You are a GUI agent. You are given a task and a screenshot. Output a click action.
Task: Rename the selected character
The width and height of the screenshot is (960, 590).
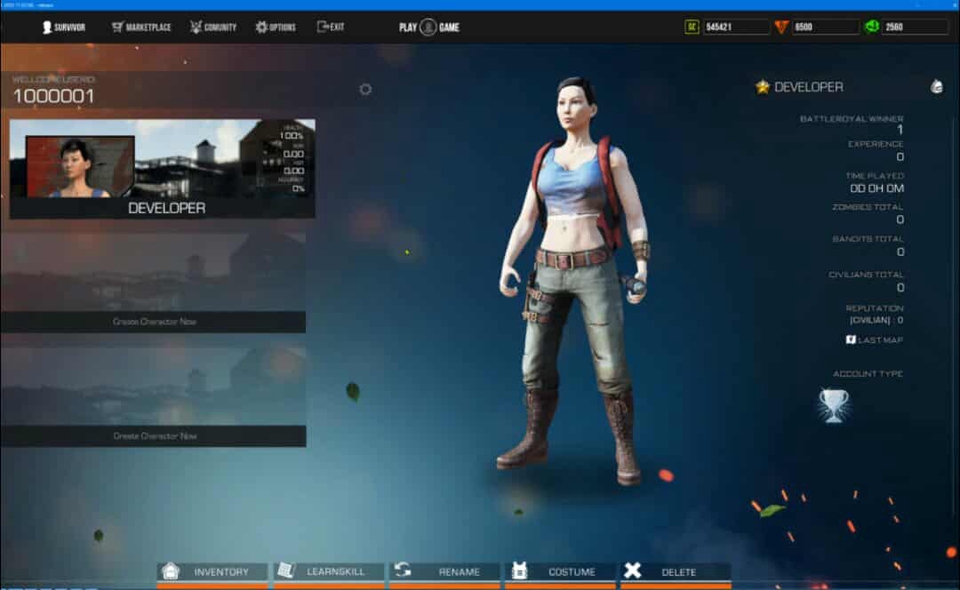[x=446, y=572]
